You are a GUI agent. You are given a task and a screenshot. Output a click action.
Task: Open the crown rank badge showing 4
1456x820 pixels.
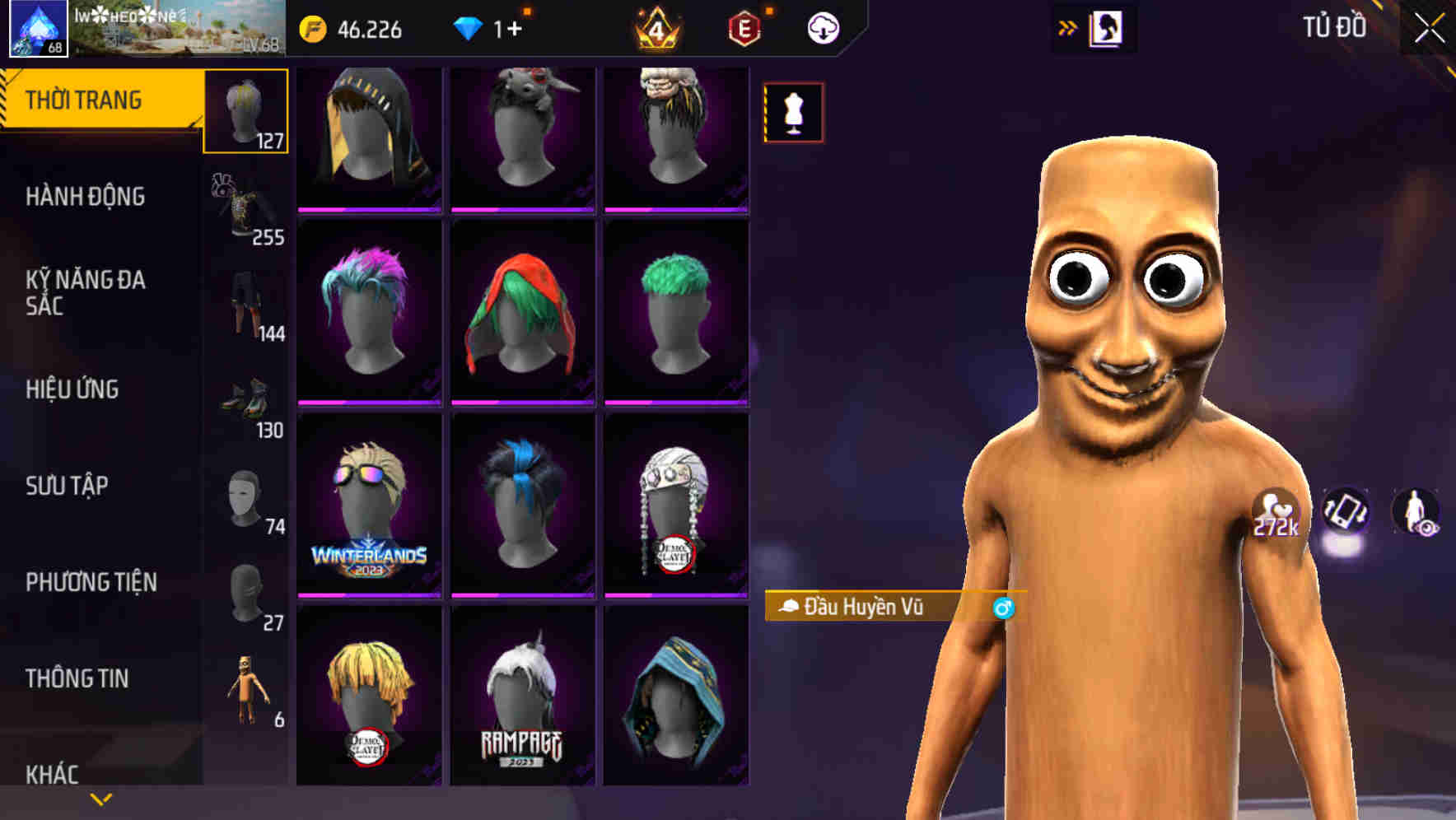click(655, 29)
